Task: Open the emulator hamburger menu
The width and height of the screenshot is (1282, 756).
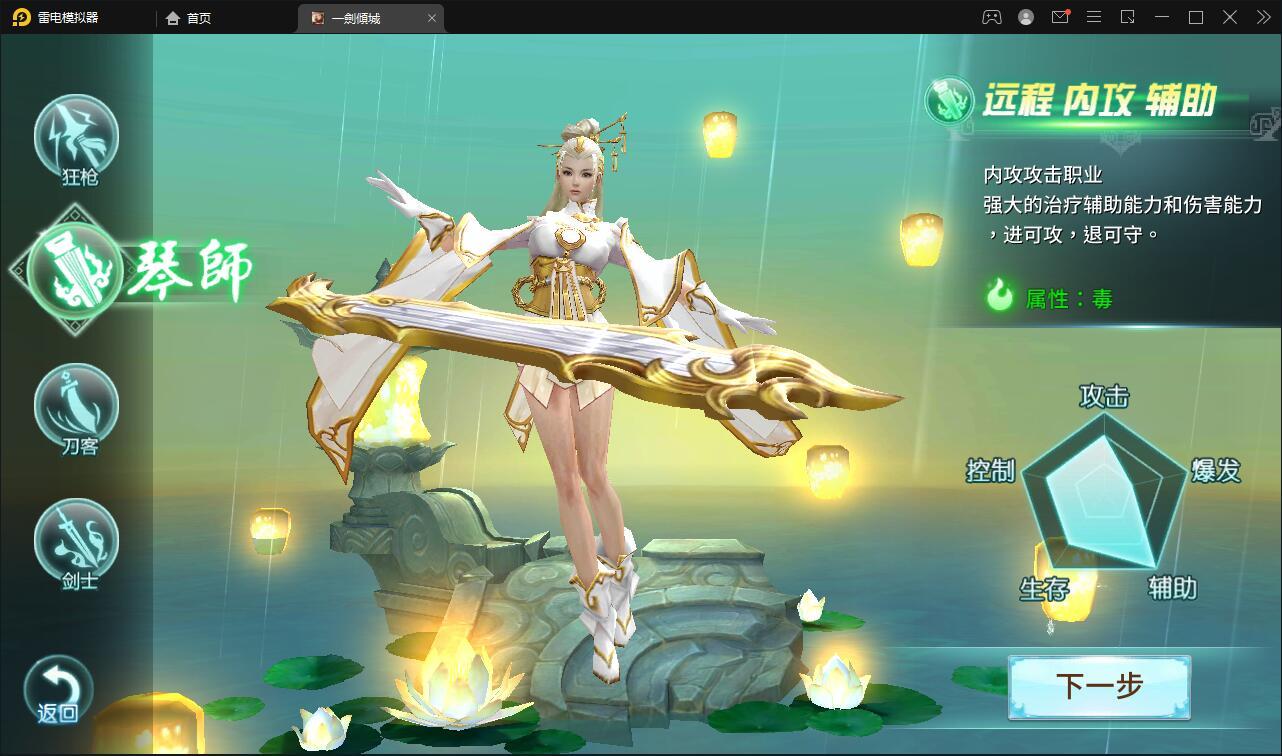Action: point(1094,17)
